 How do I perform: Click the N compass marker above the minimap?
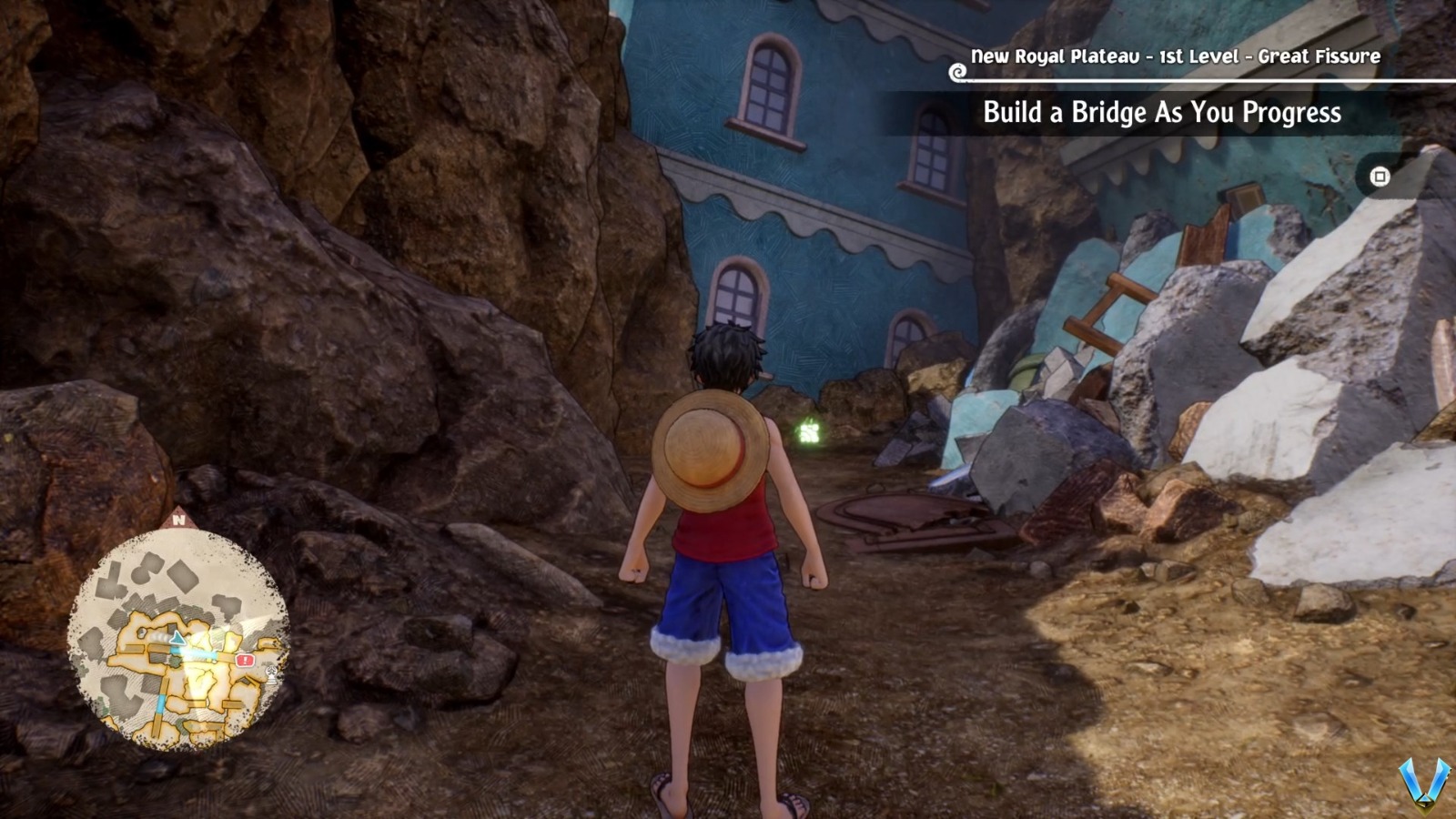click(181, 519)
